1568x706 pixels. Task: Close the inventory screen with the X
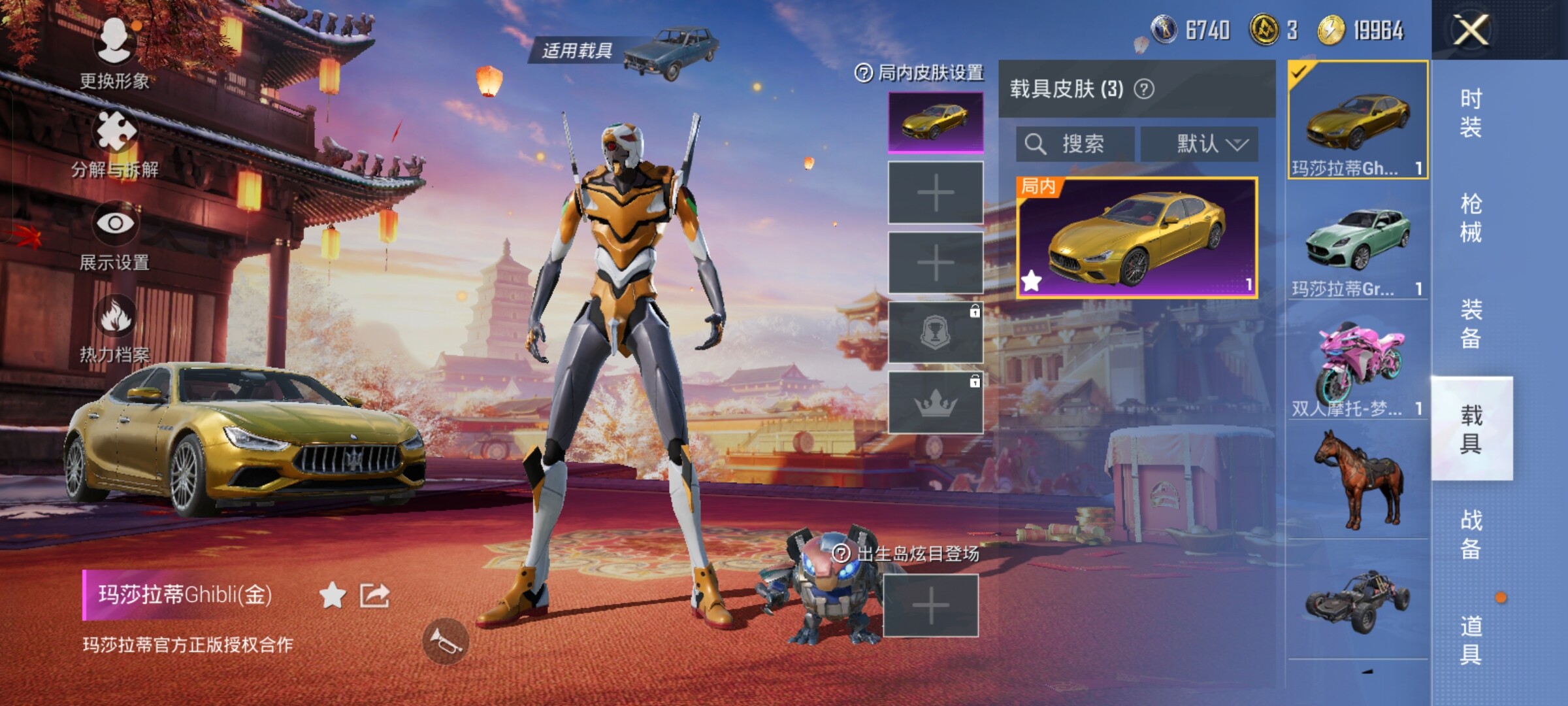(x=1471, y=30)
